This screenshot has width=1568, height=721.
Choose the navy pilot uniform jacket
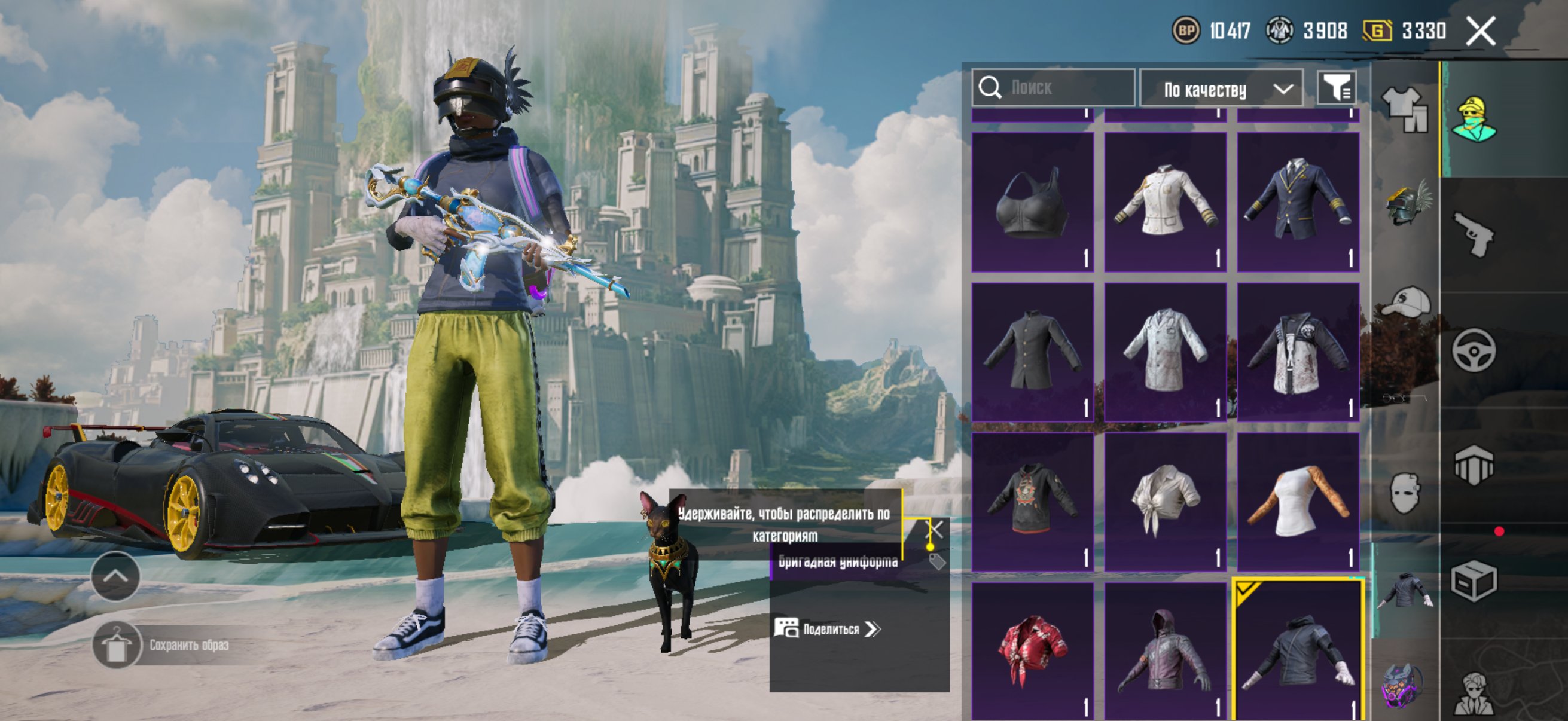[1298, 202]
